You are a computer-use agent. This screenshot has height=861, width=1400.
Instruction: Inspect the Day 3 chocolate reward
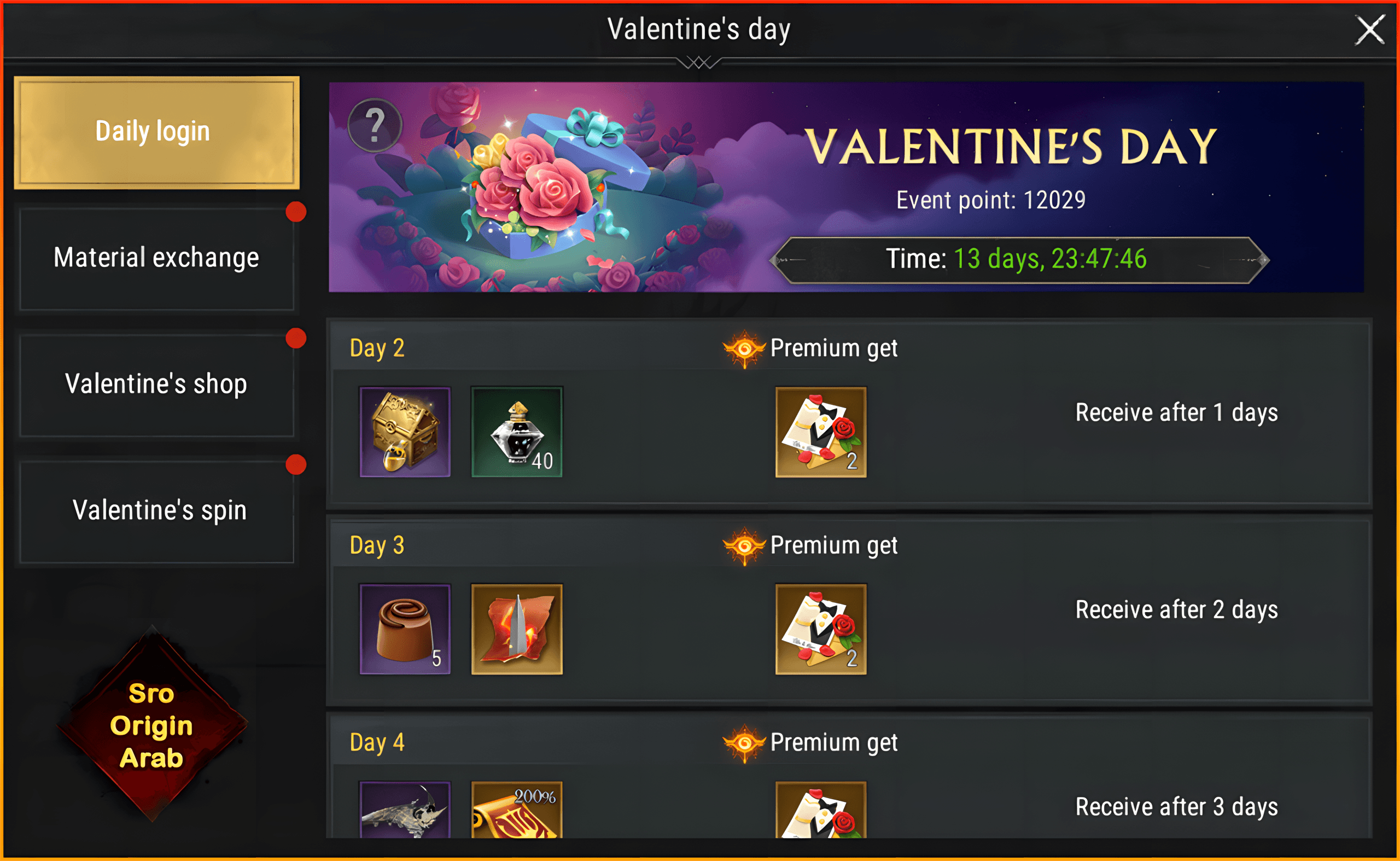pos(405,629)
